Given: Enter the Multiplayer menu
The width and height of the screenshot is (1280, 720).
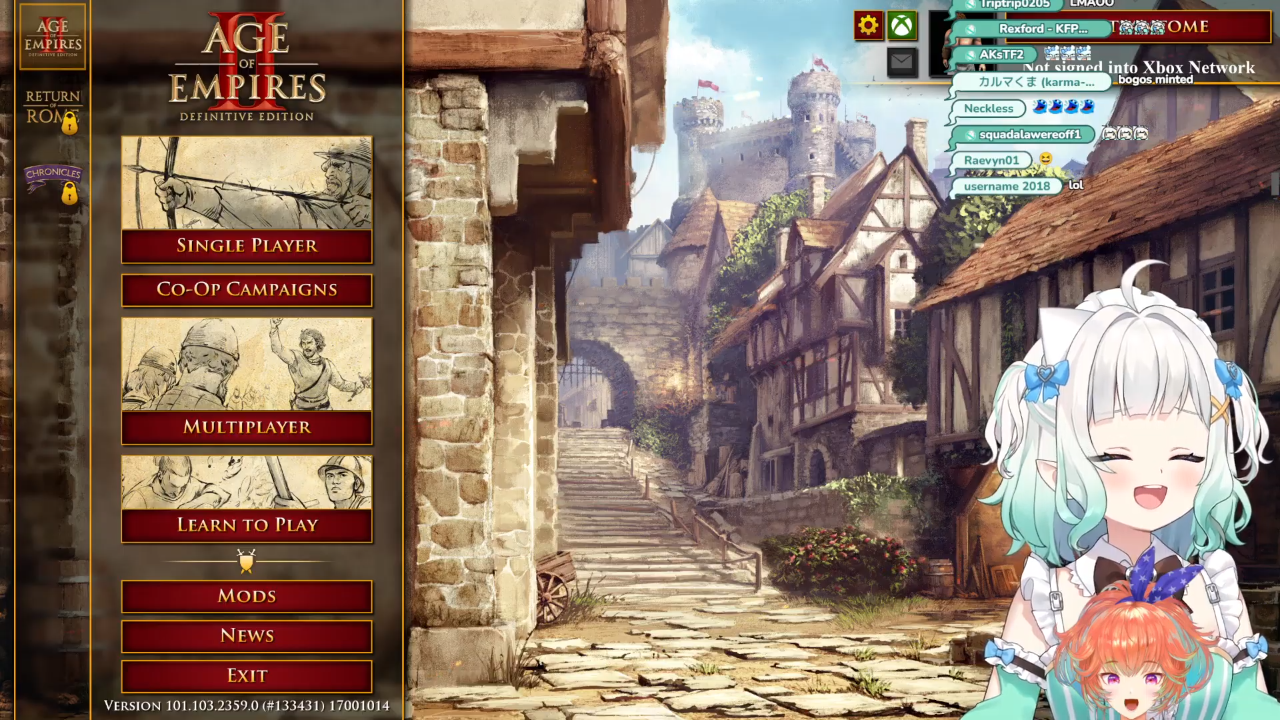Looking at the screenshot, I should (x=247, y=427).
